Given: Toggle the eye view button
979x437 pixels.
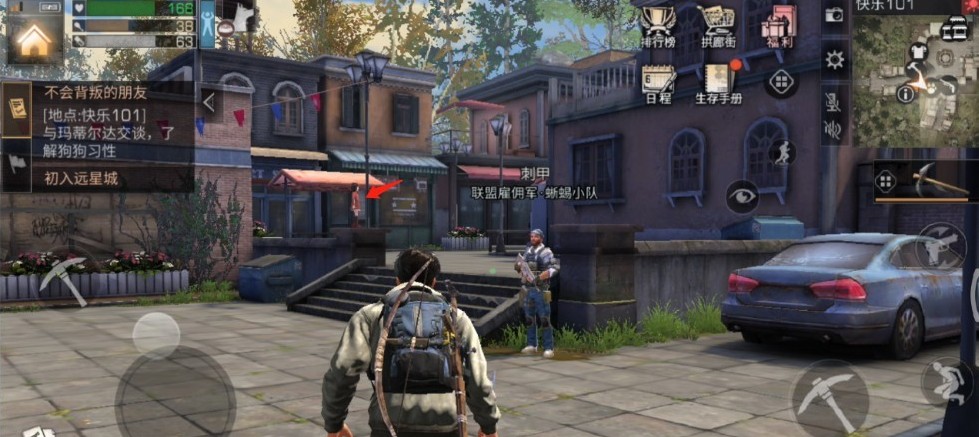Looking at the screenshot, I should tap(742, 197).
